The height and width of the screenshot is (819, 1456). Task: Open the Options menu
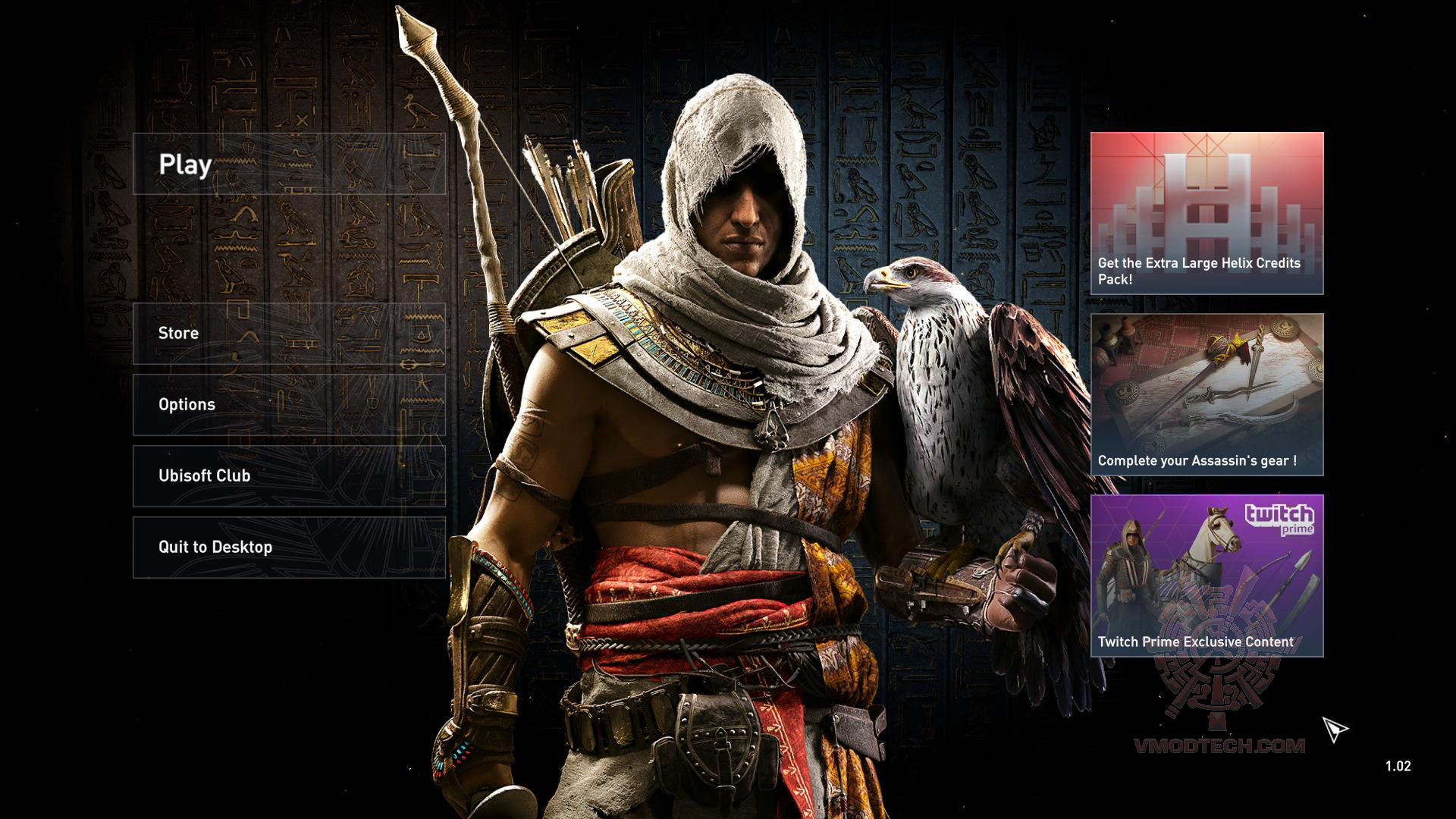(x=186, y=404)
